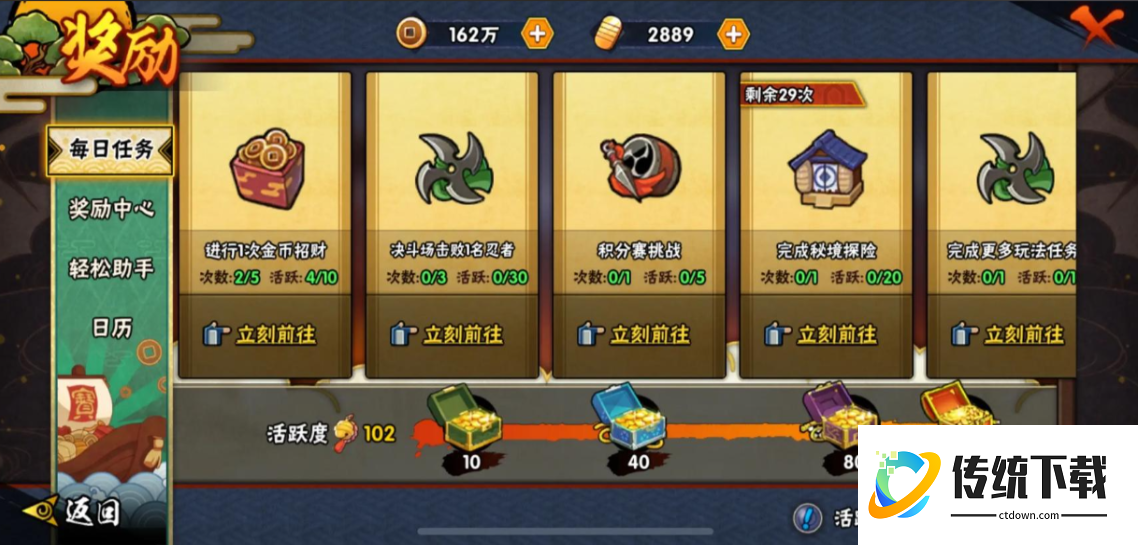Add more gold ingots with the plus button
1138x545 pixels.
(733, 34)
